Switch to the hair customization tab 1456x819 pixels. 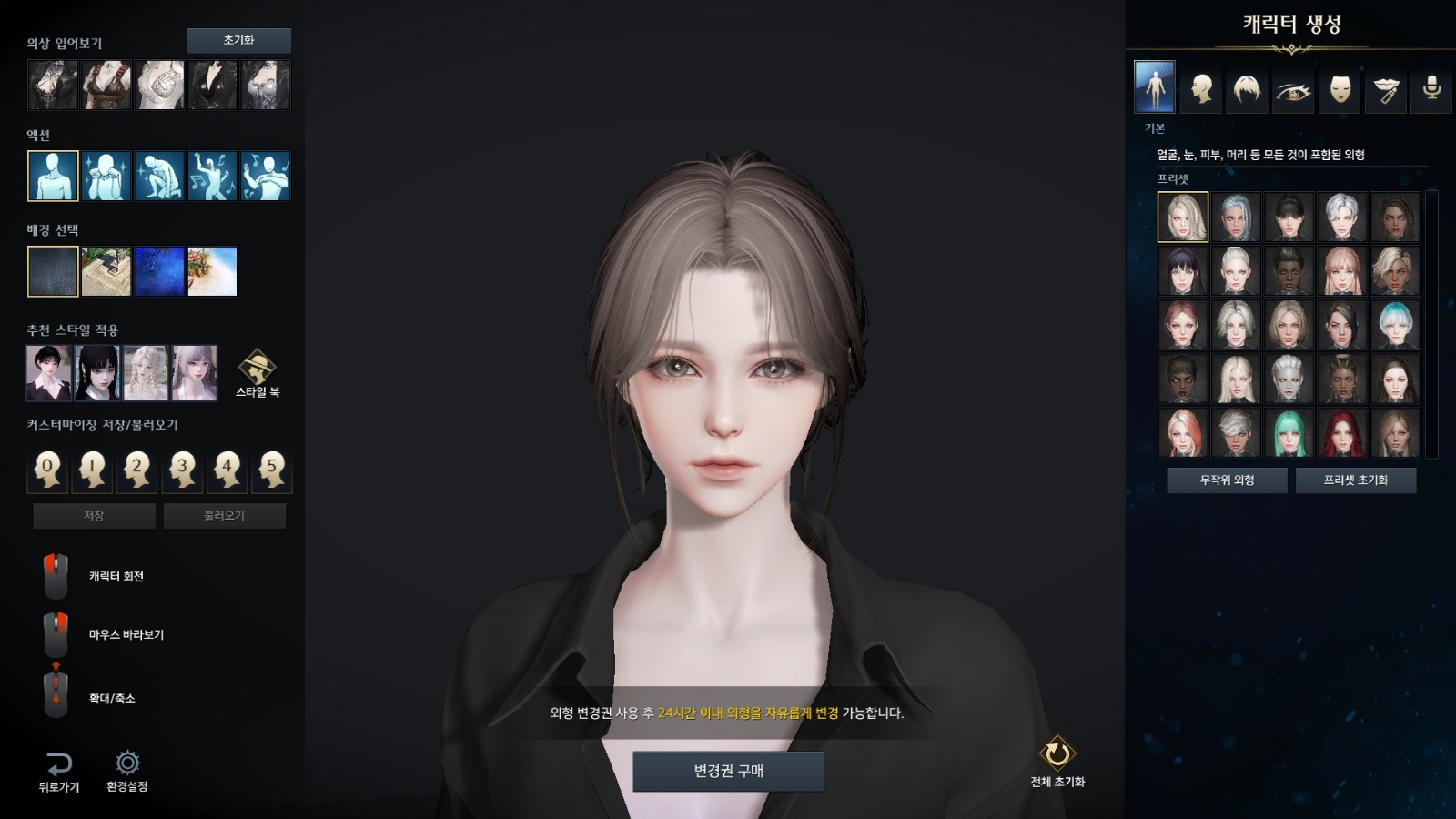(x=1247, y=88)
